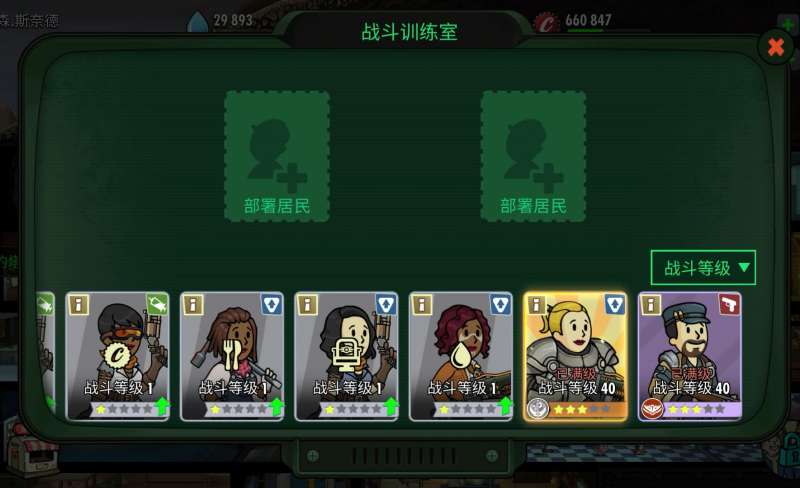Show info for the blonde armored dweller
Viewport: 800px width, 488px height.
click(537, 305)
